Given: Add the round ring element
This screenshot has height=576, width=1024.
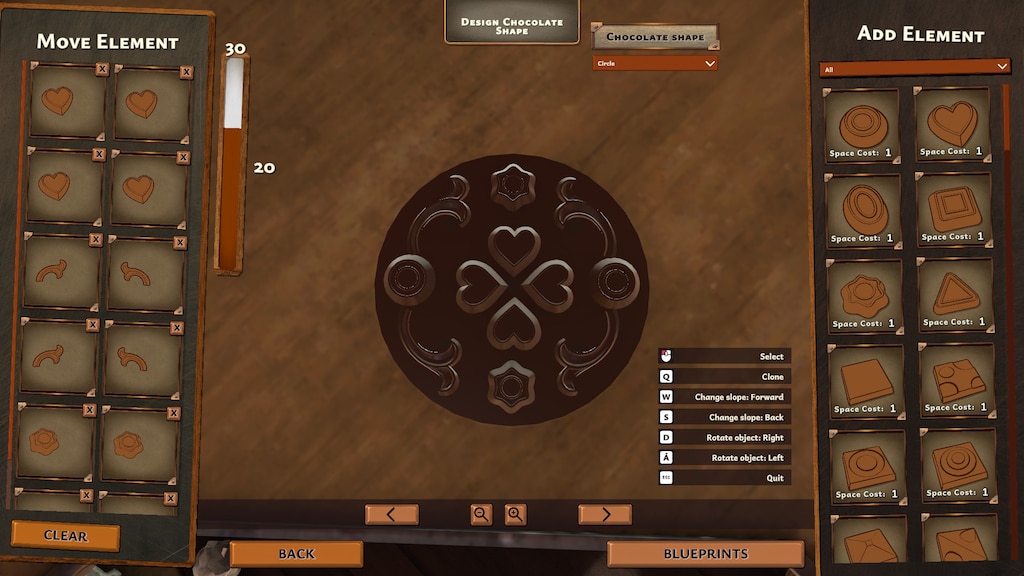Looking at the screenshot, I should tap(861, 125).
